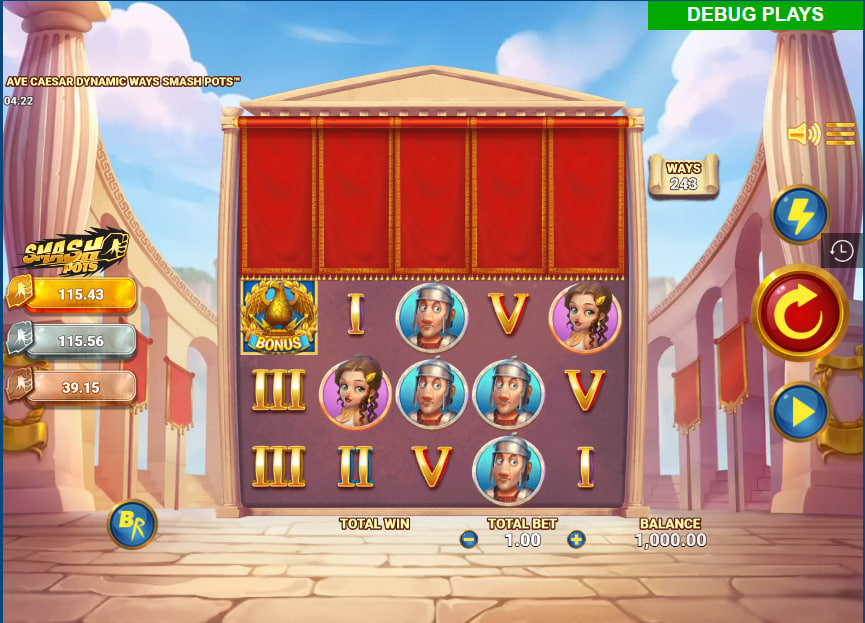Decrease total bet with minus button
Viewport: 865px width, 623px height.
(x=469, y=540)
